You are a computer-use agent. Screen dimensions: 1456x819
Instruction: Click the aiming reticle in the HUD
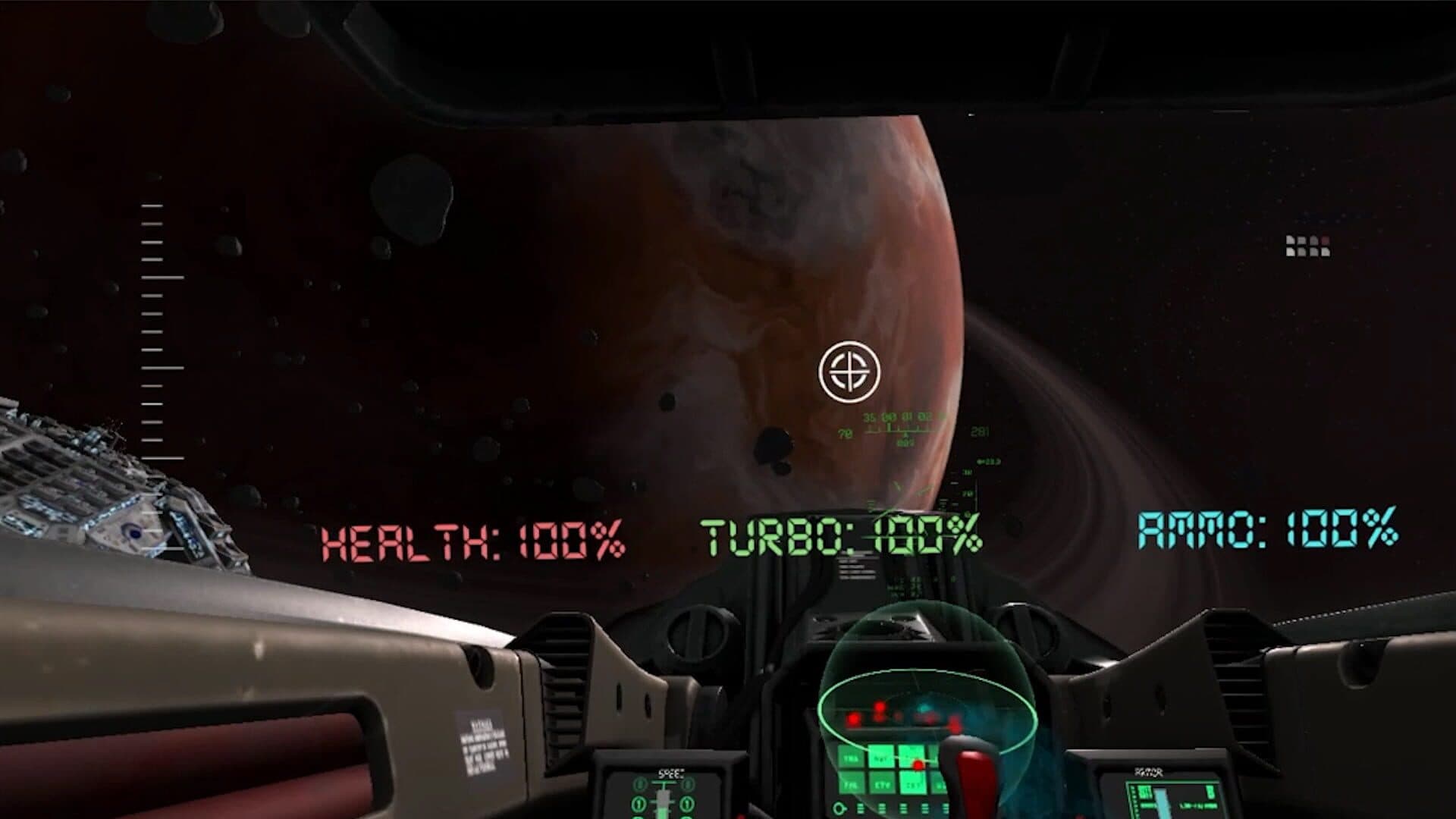point(849,372)
